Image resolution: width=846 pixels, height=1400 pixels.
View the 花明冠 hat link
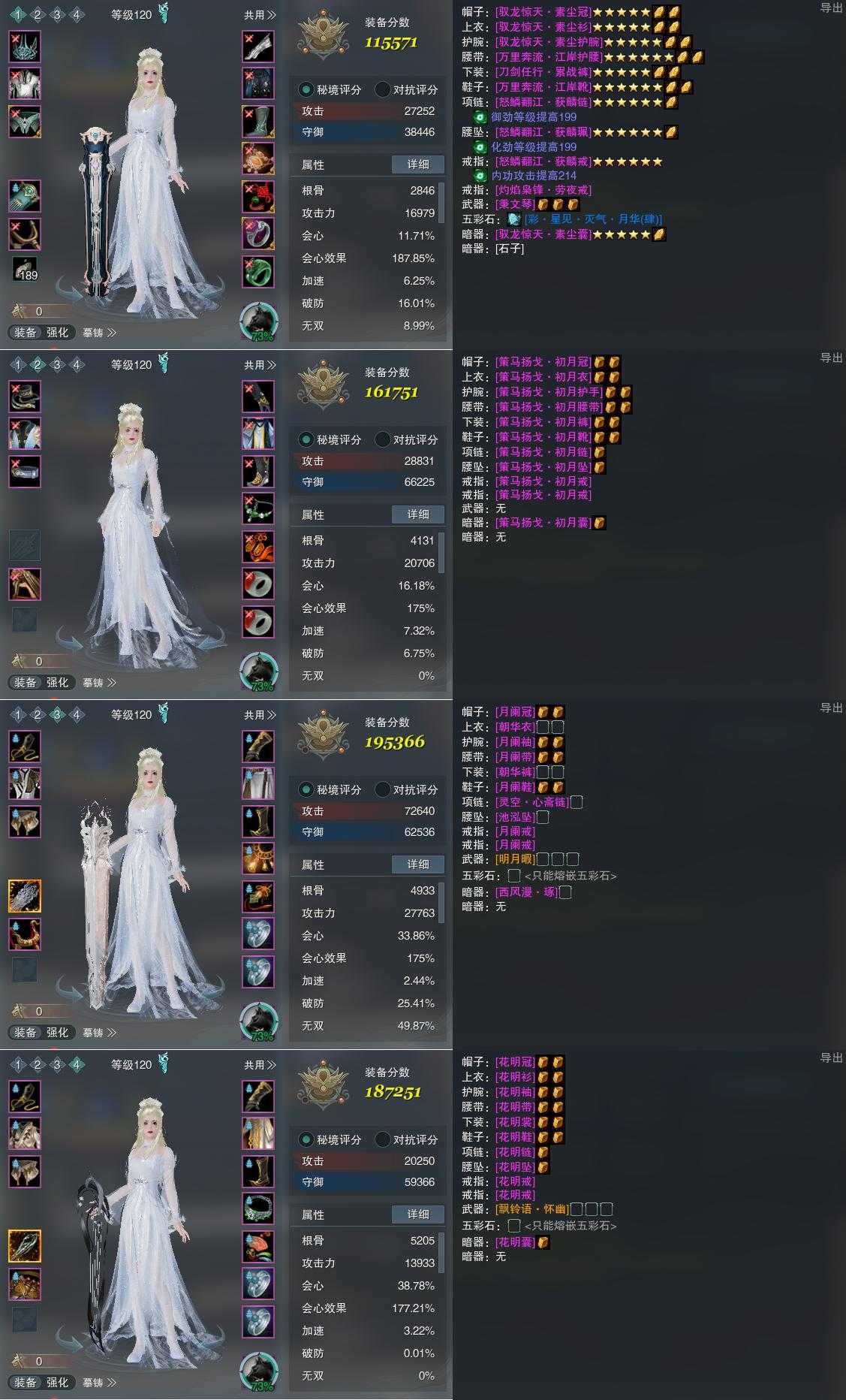(515, 1062)
